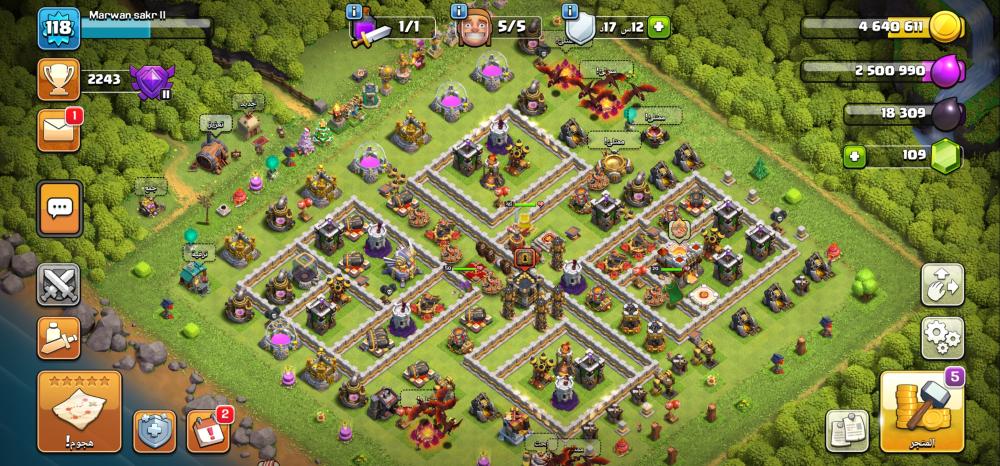
Task: Open the settings gears button
Action: click(x=941, y=338)
